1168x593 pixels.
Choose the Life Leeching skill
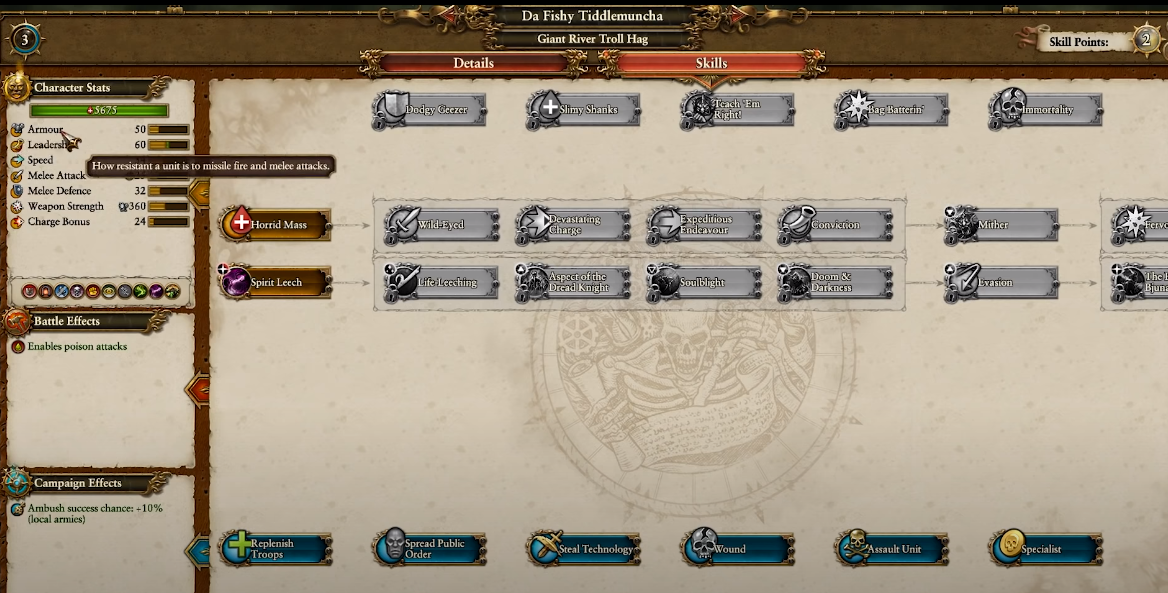tap(443, 283)
